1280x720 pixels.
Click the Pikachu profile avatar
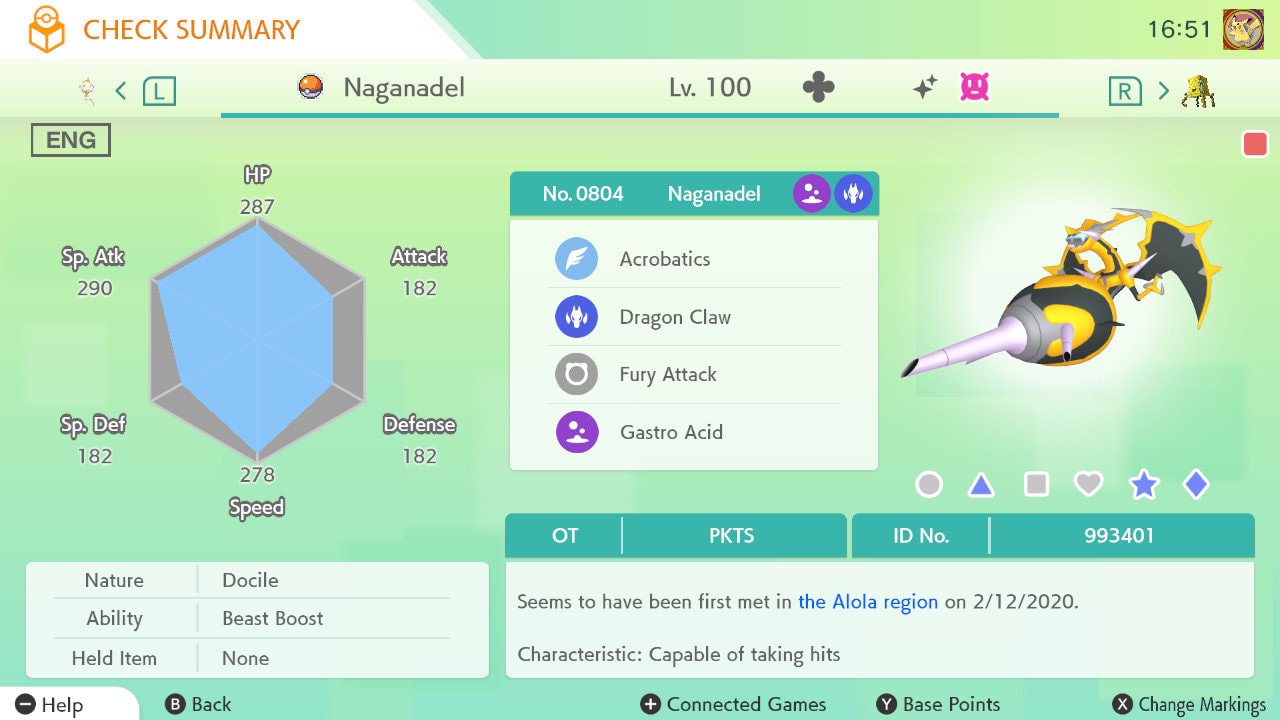[1243, 30]
